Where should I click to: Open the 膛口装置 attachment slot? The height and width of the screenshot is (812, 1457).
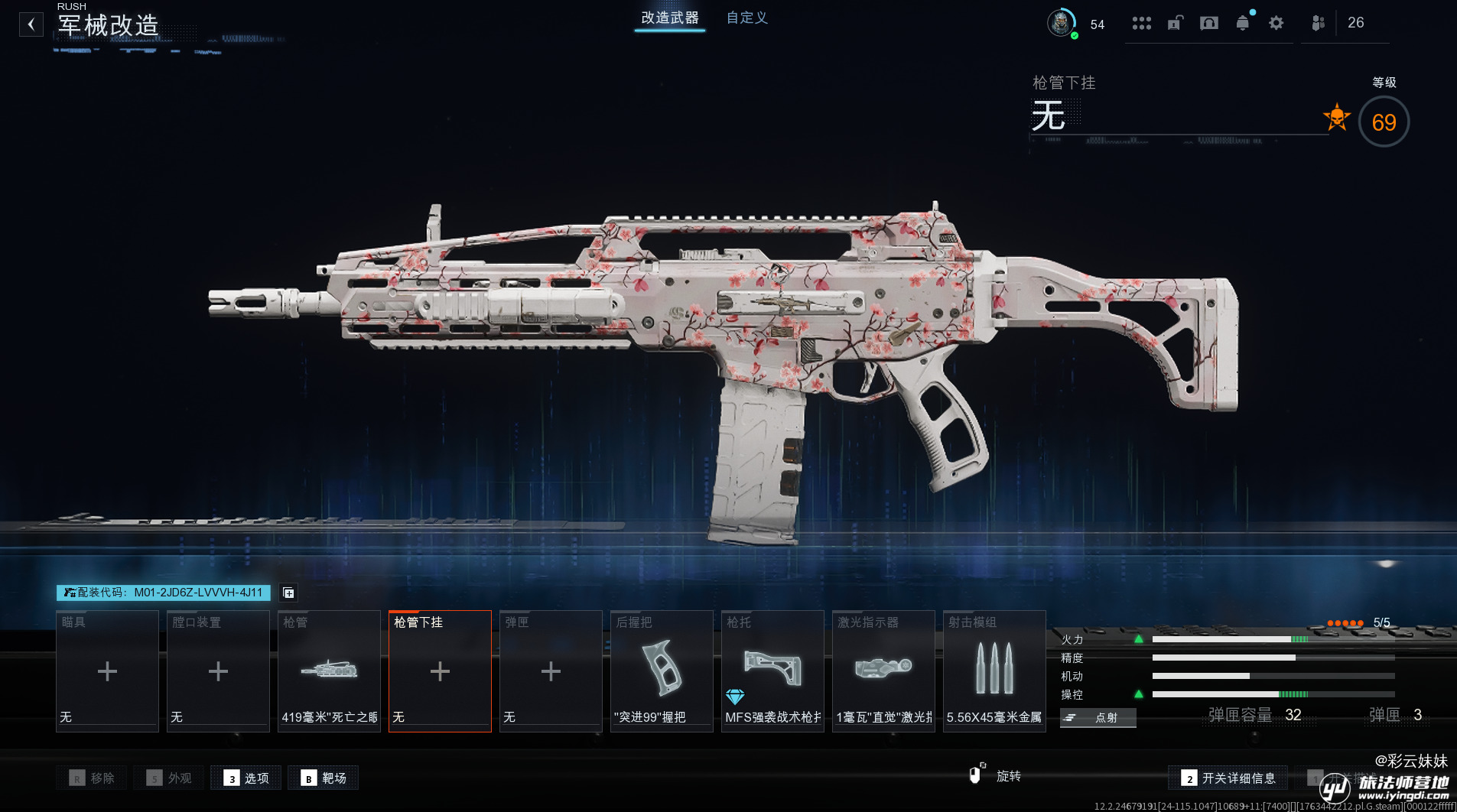tap(218, 671)
